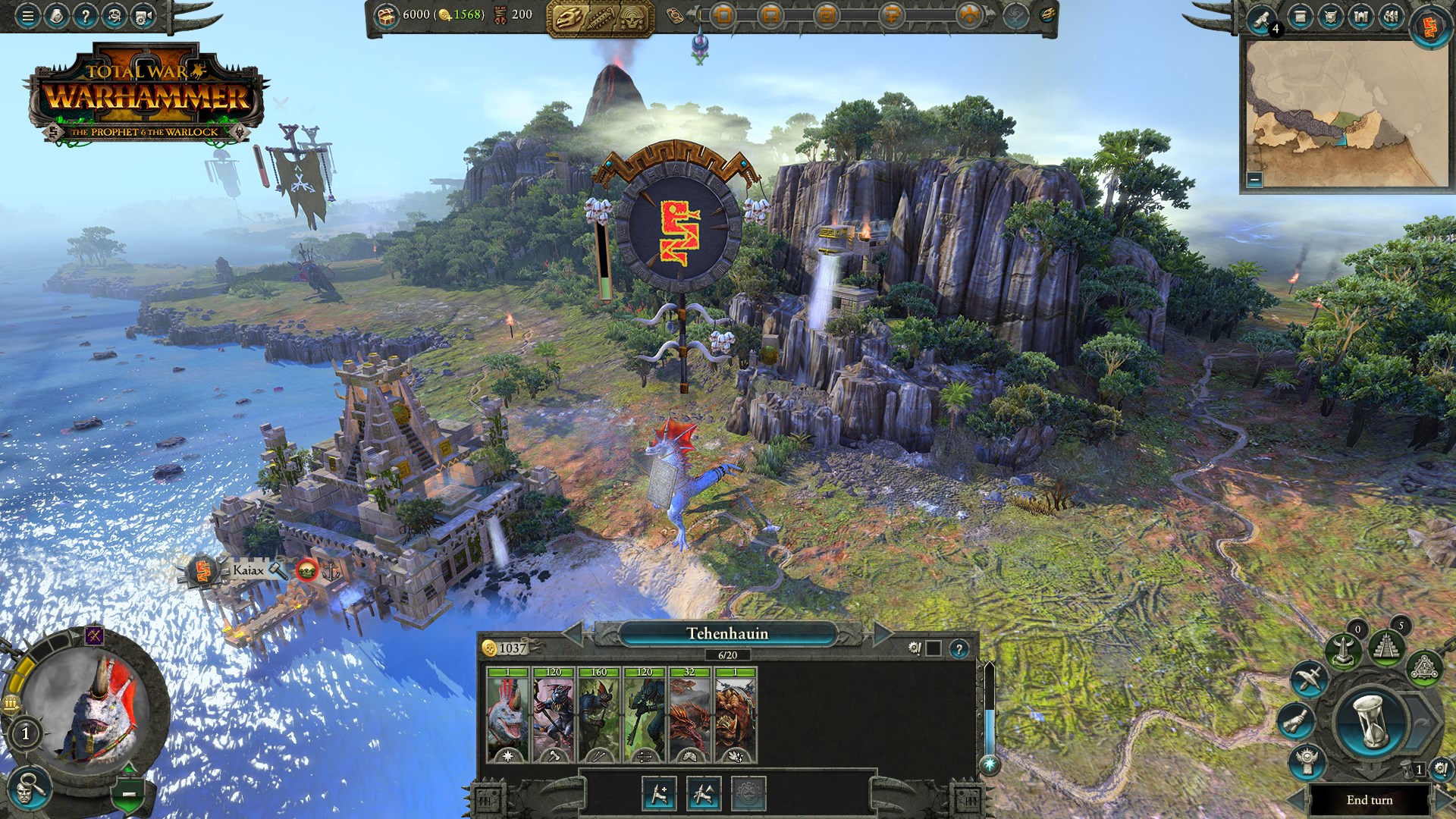
Task: Select the next army arrow
Action: pyautogui.click(x=882, y=634)
